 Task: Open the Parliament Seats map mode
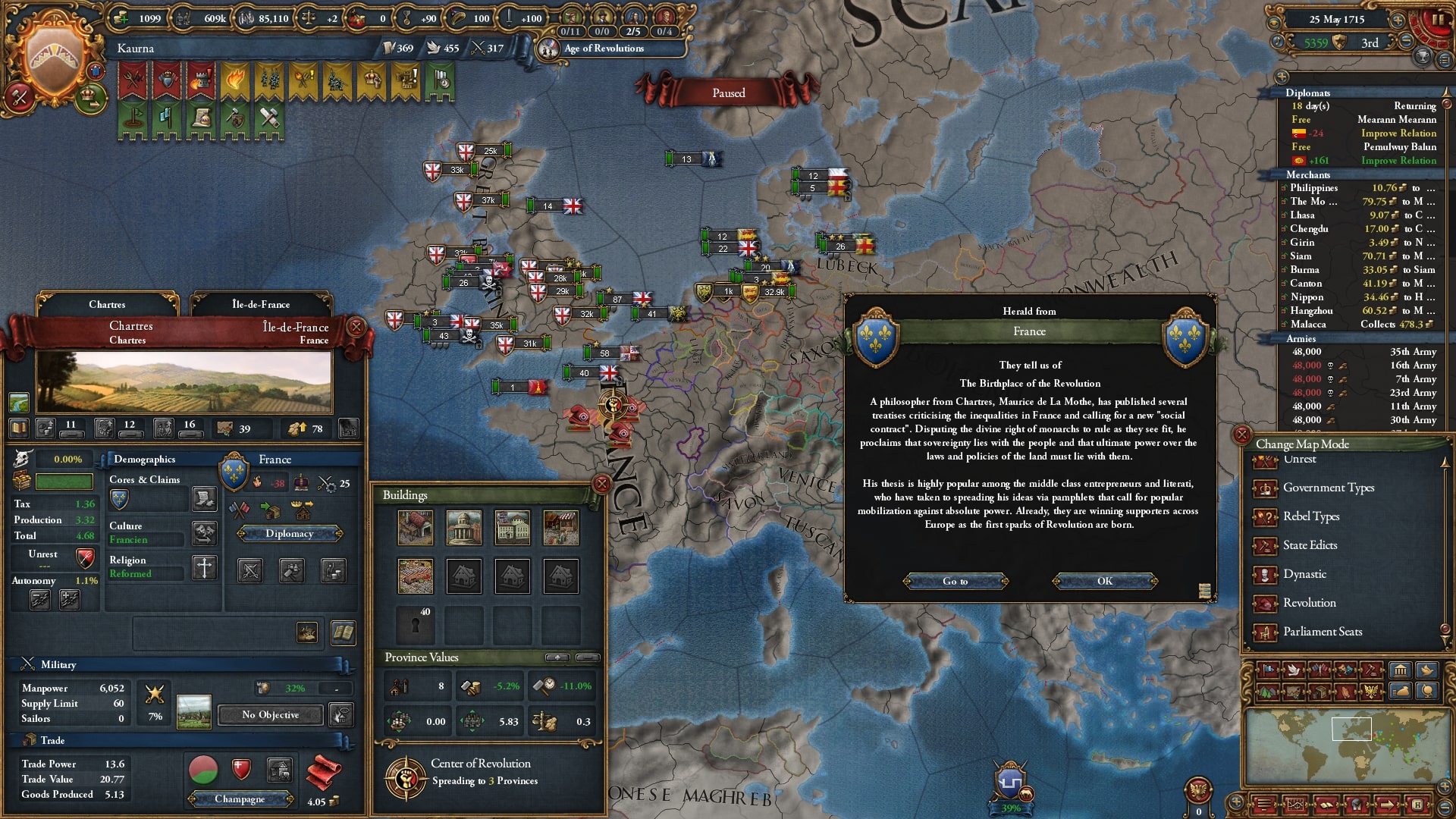(1322, 632)
